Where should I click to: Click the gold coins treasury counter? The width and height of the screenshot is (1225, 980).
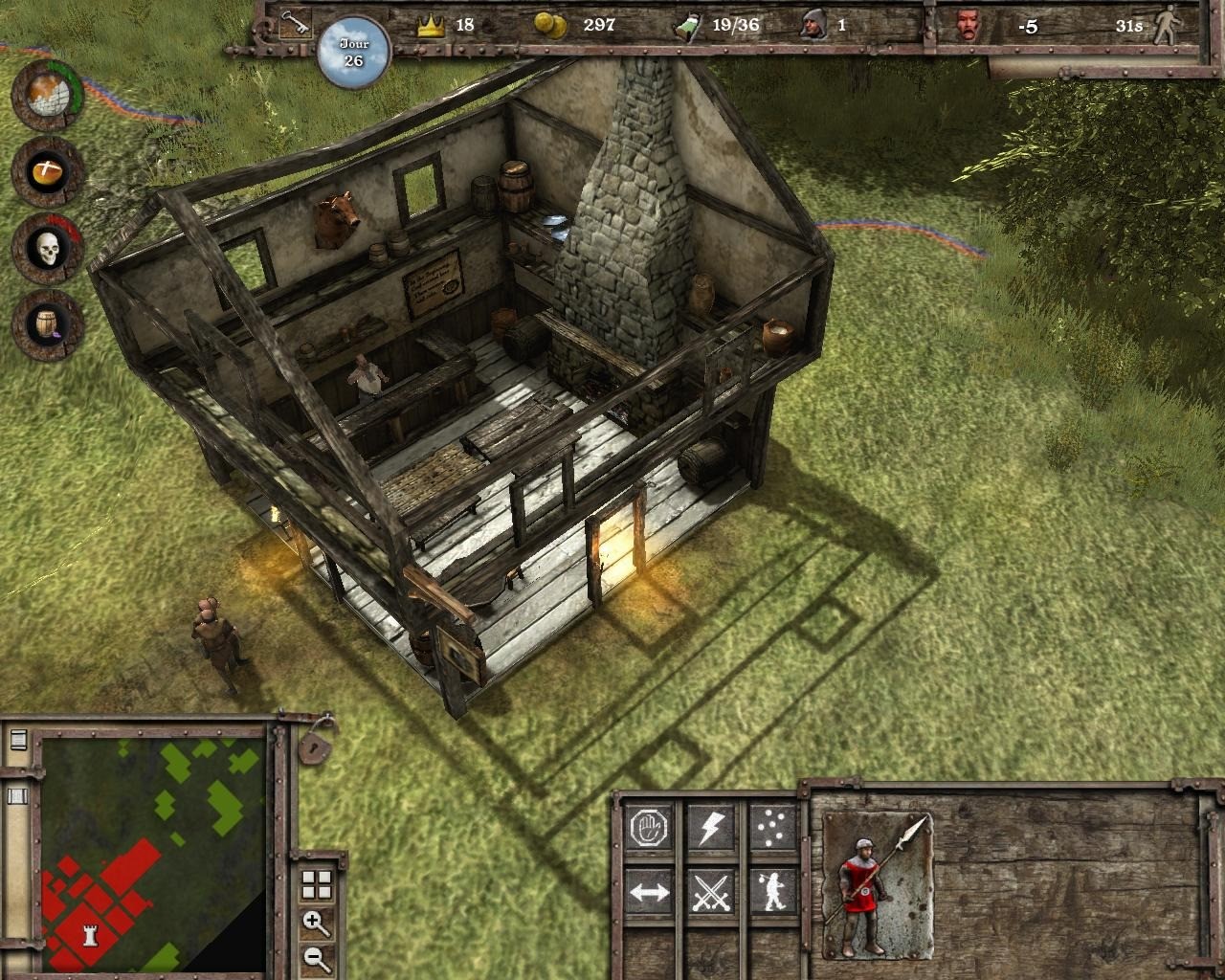point(549,26)
